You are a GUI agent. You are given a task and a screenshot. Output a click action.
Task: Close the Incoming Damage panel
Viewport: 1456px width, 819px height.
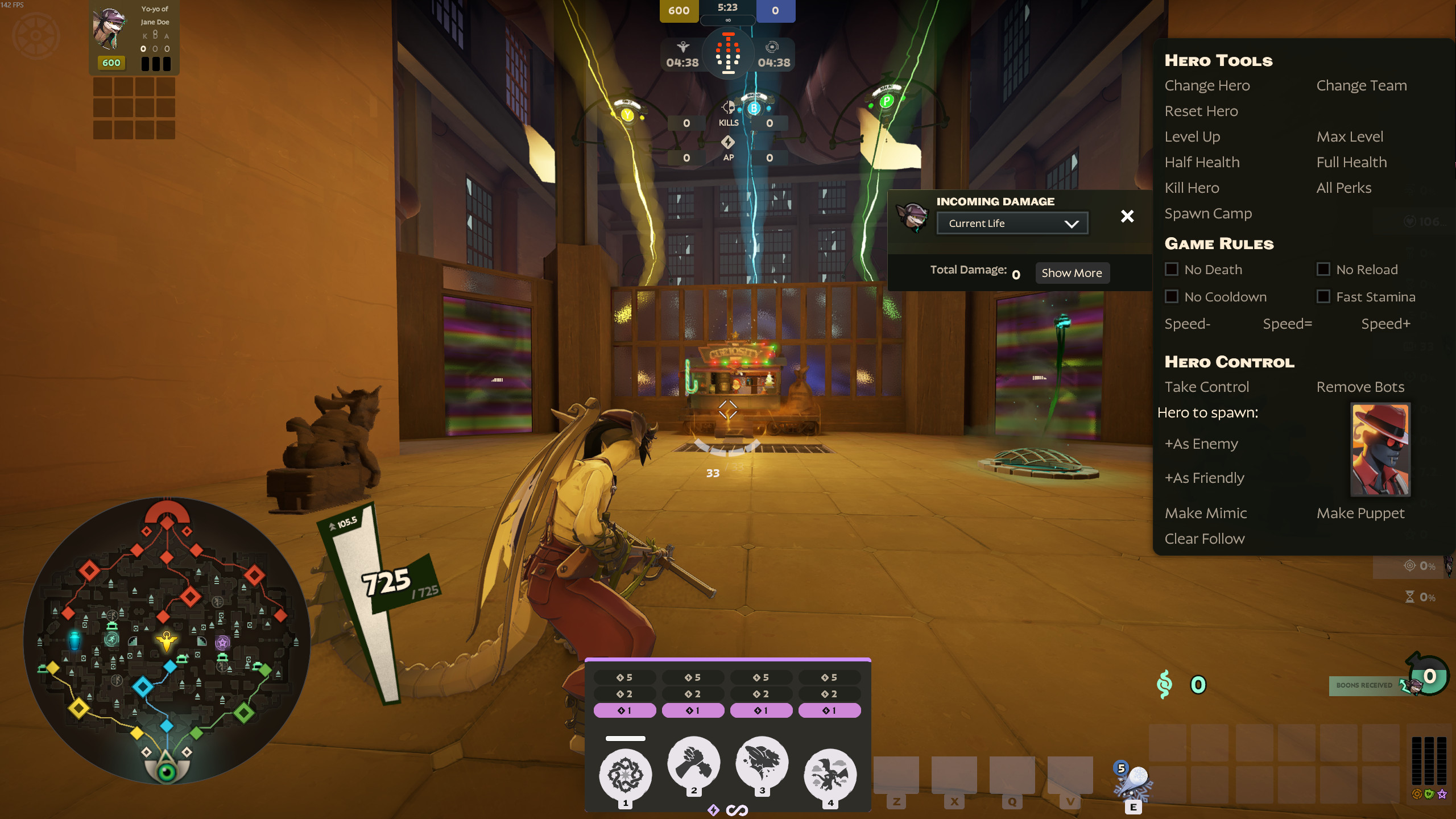point(1127,216)
